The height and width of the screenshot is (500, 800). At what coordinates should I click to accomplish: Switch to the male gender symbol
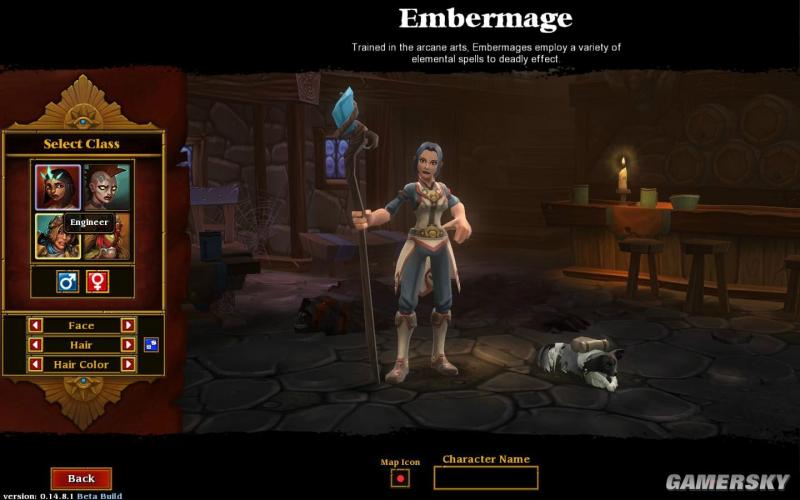(x=68, y=282)
